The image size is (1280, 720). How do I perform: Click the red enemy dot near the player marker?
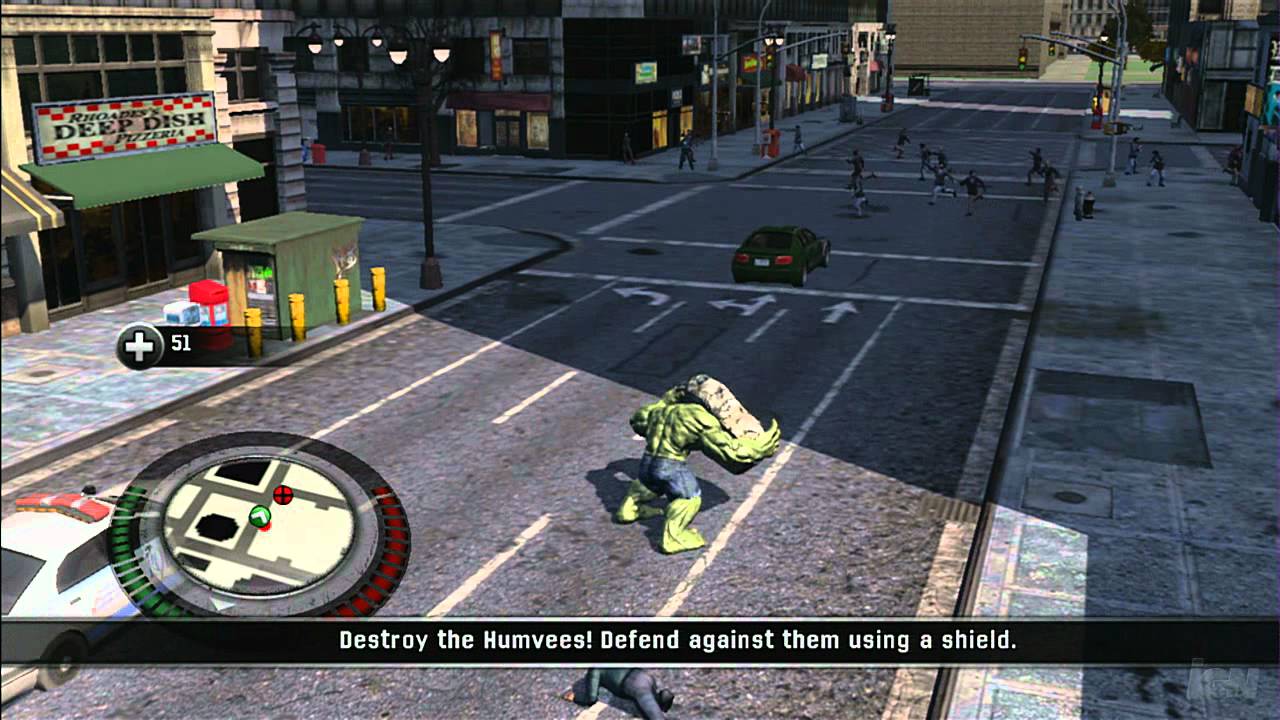[x=265, y=527]
